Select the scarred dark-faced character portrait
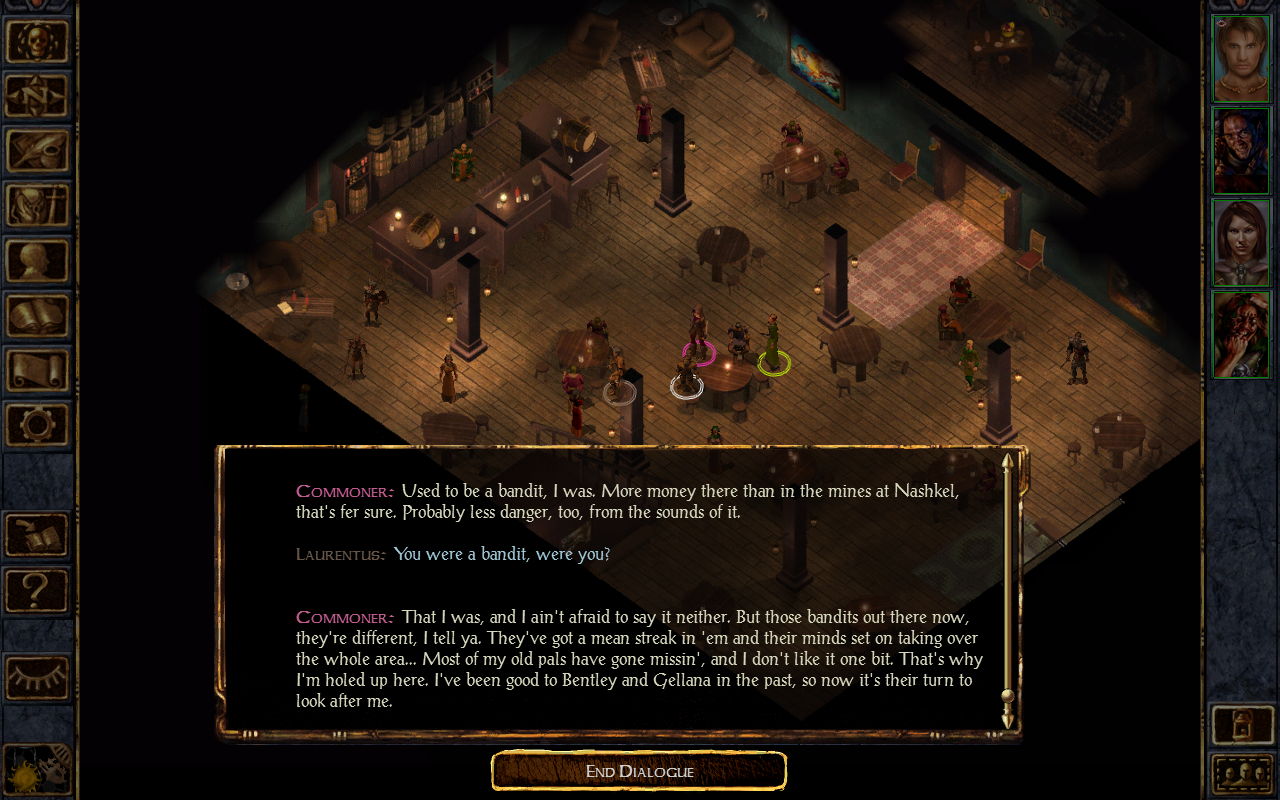Screen dimensions: 1280x800 [x=1241, y=150]
